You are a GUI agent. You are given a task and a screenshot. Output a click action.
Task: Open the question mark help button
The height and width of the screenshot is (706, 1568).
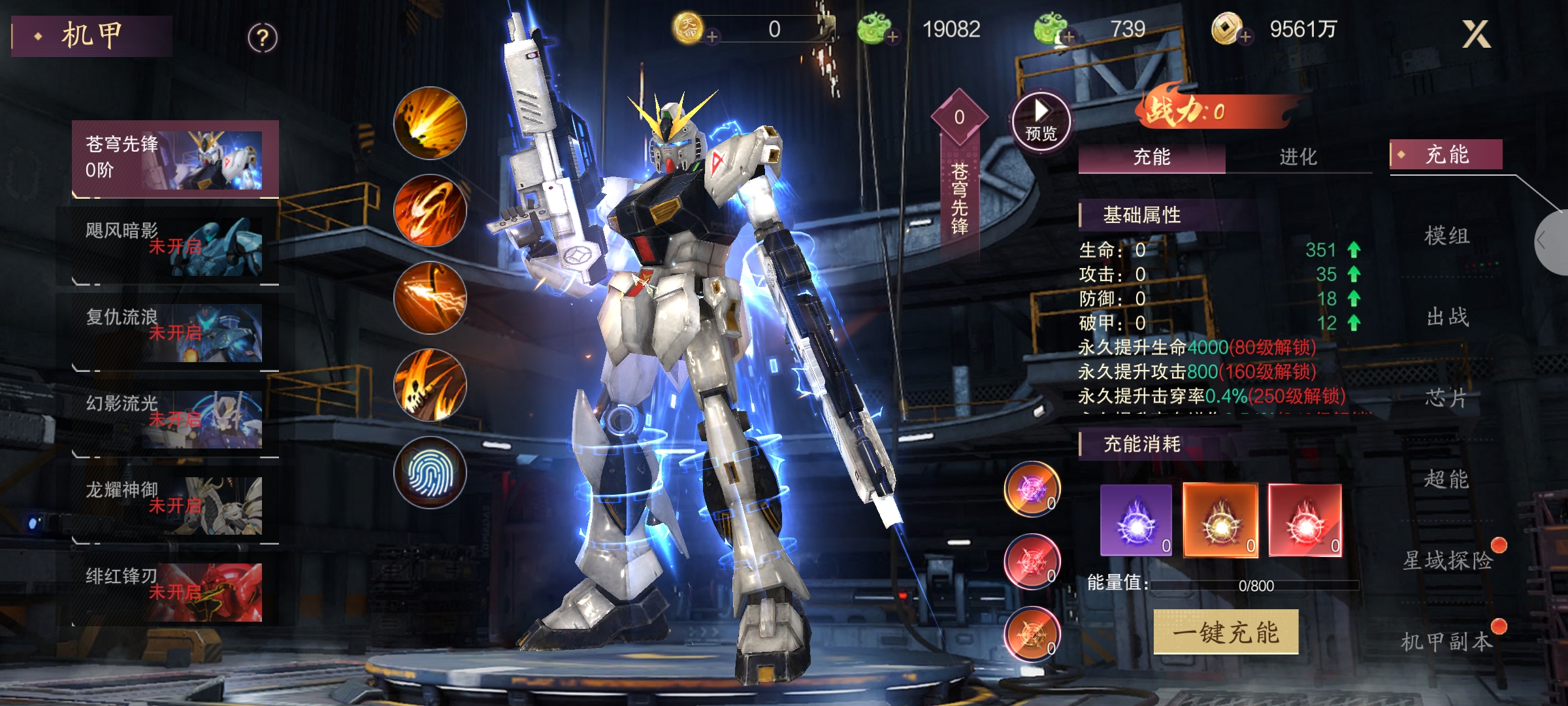(x=263, y=39)
